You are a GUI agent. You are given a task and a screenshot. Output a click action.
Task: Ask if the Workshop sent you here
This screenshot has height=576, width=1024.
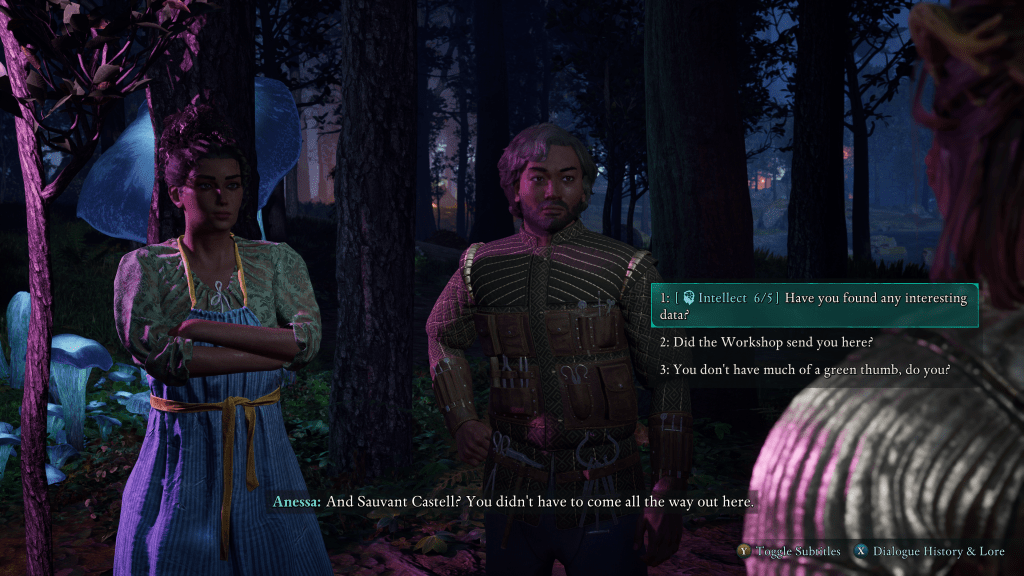pyautogui.click(x=766, y=342)
